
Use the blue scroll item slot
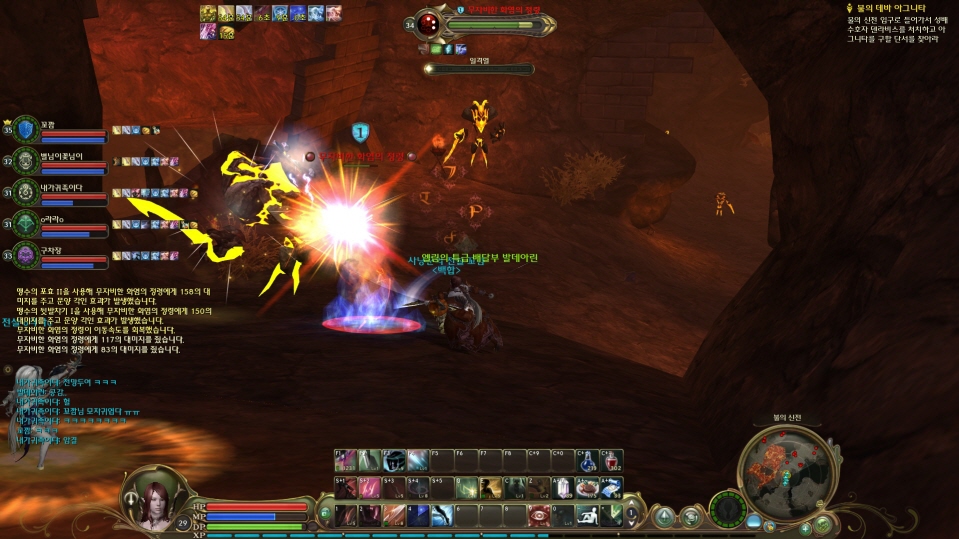tap(611, 488)
